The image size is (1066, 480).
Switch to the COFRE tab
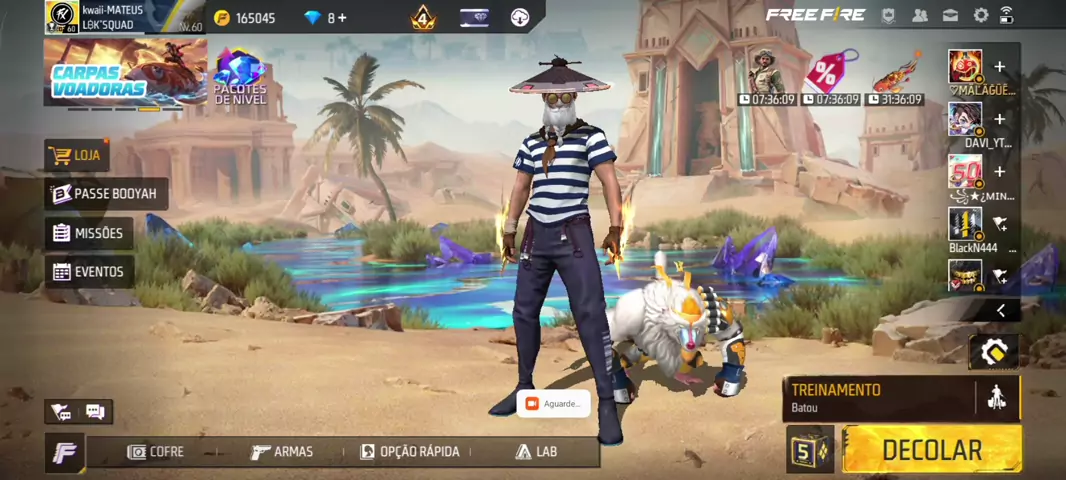pos(156,452)
